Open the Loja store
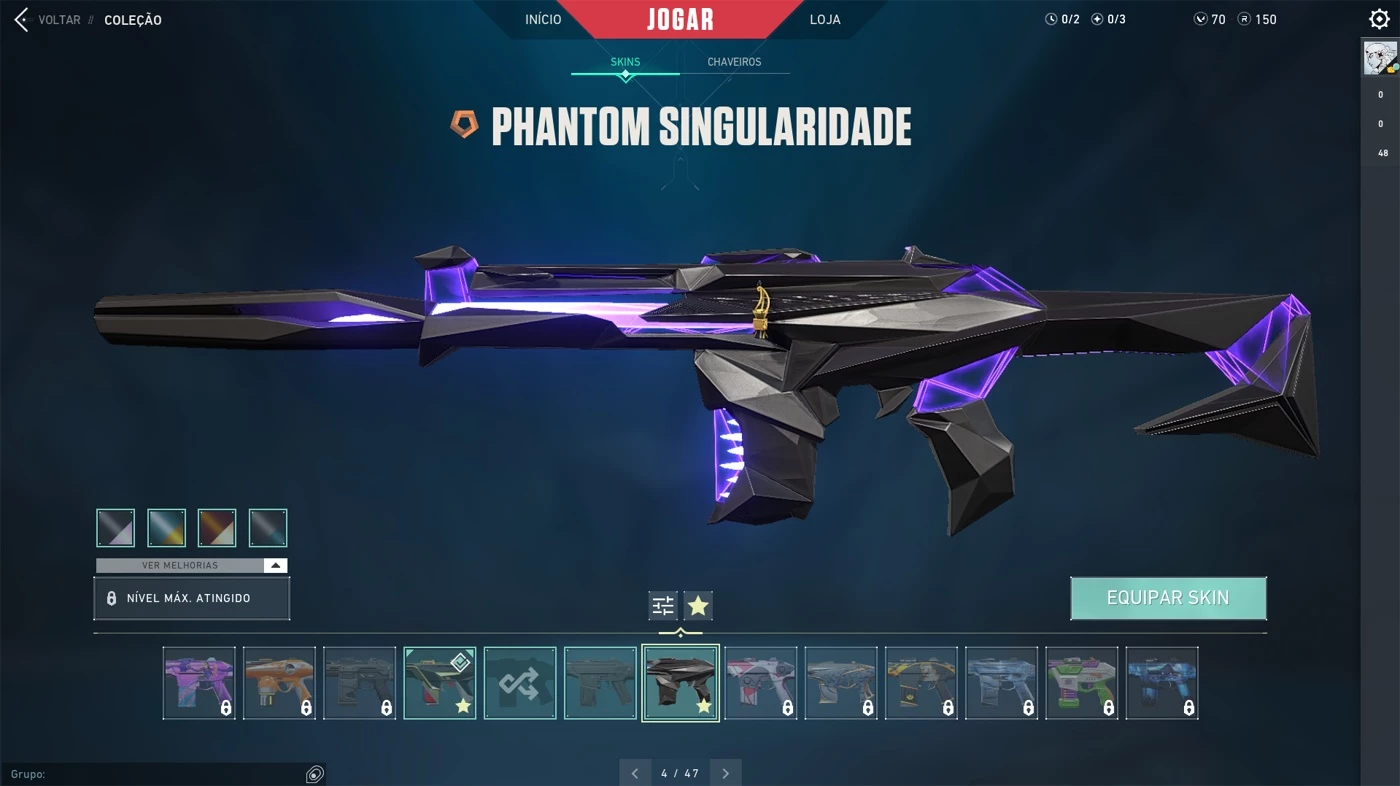The height and width of the screenshot is (786, 1400). pyautogui.click(x=825, y=20)
